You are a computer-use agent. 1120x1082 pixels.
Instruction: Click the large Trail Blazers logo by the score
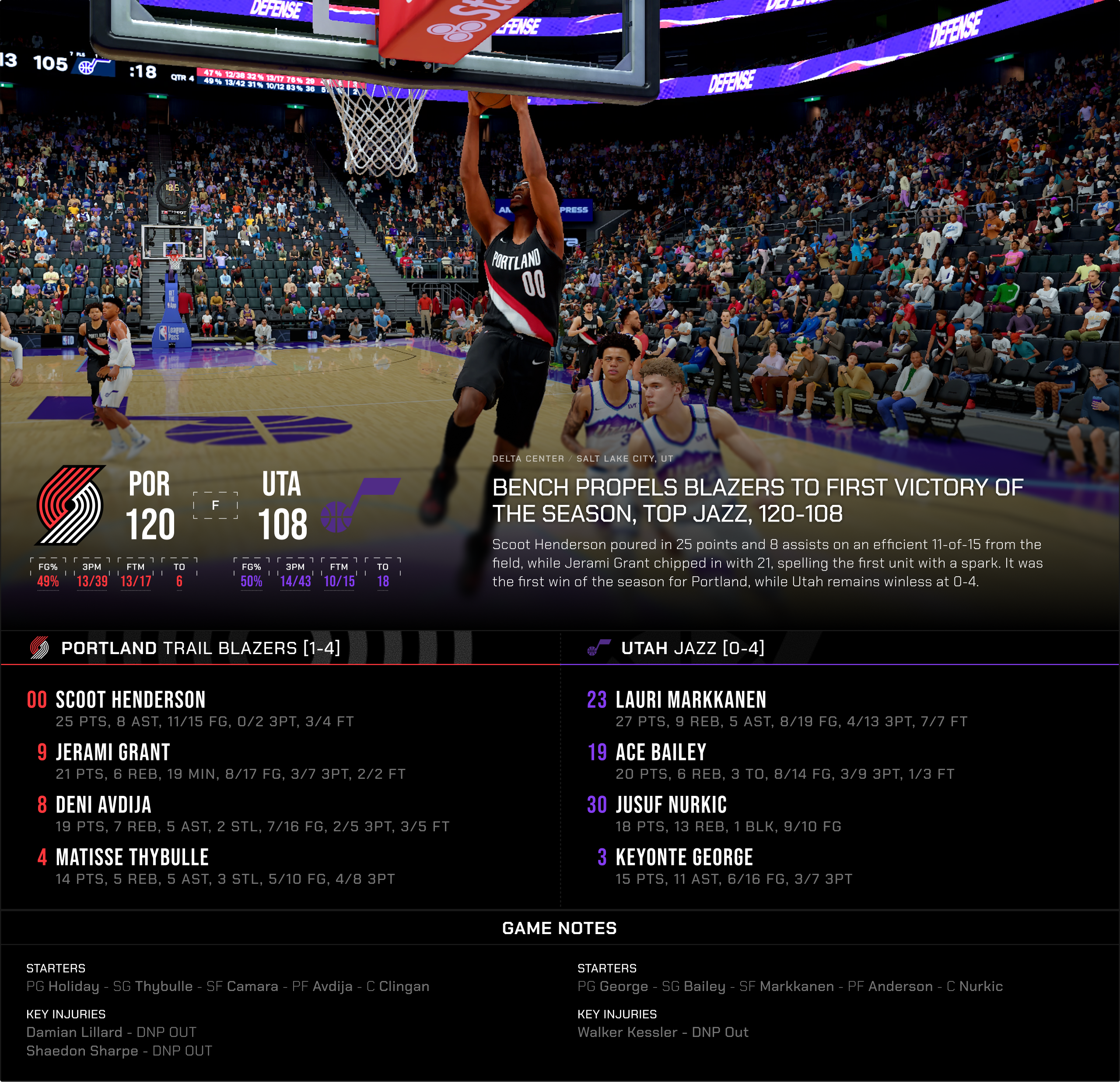70,505
